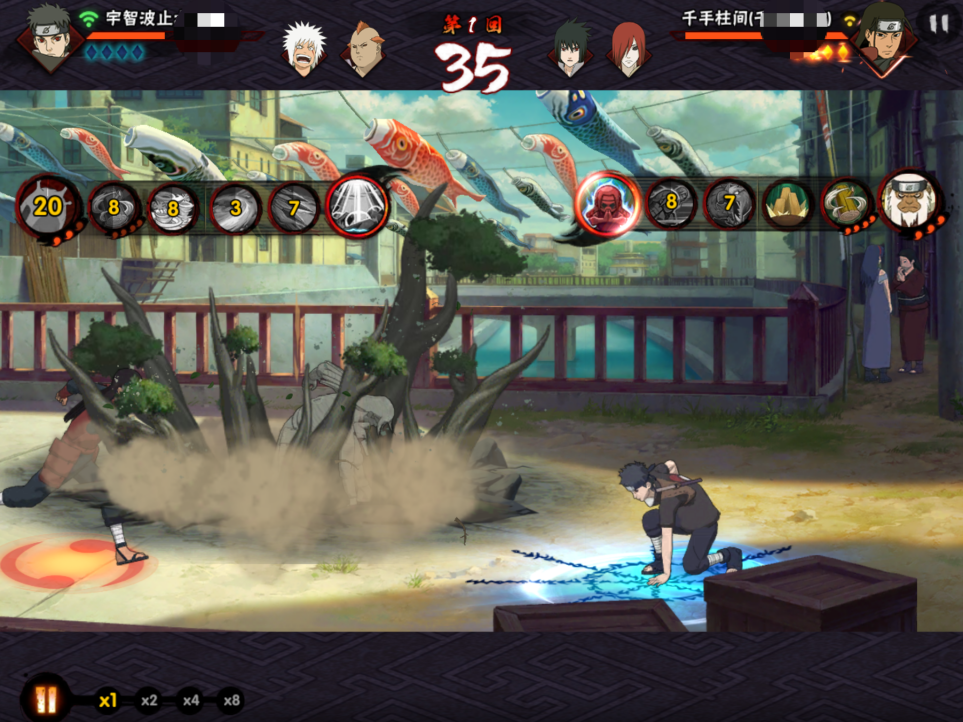Select the skill icon showing cooldown 20
Screen dimensions: 963x722
point(45,207)
